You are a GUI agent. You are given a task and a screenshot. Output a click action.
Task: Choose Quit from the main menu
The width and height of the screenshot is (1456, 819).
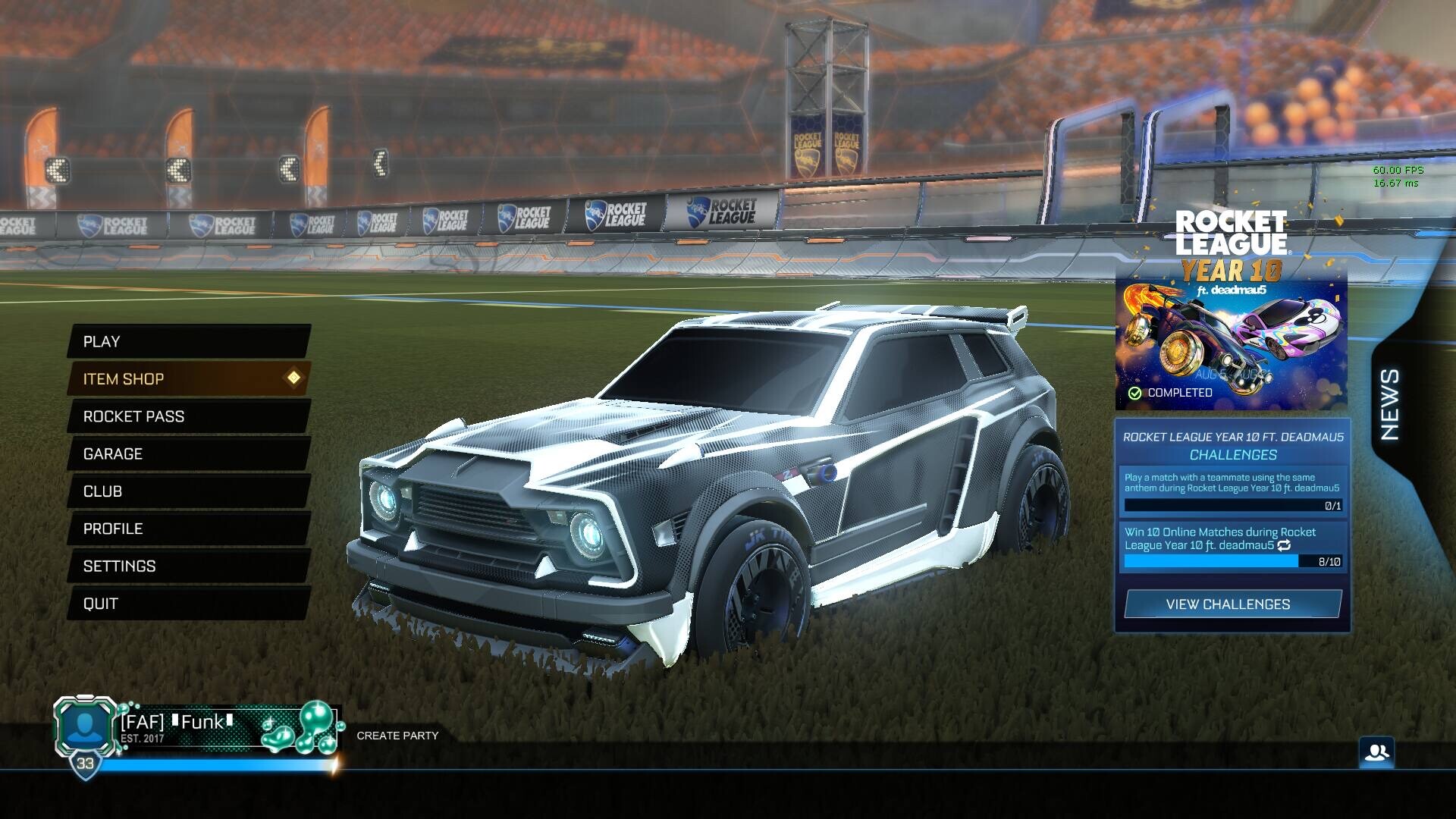pos(188,604)
